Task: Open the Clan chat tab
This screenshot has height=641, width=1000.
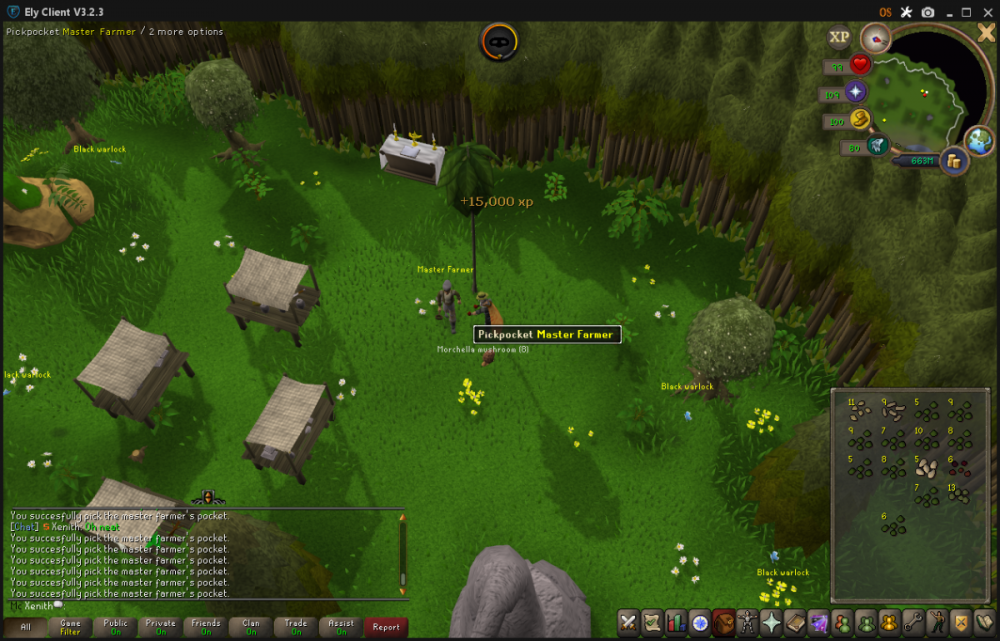Action: click(251, 627)
